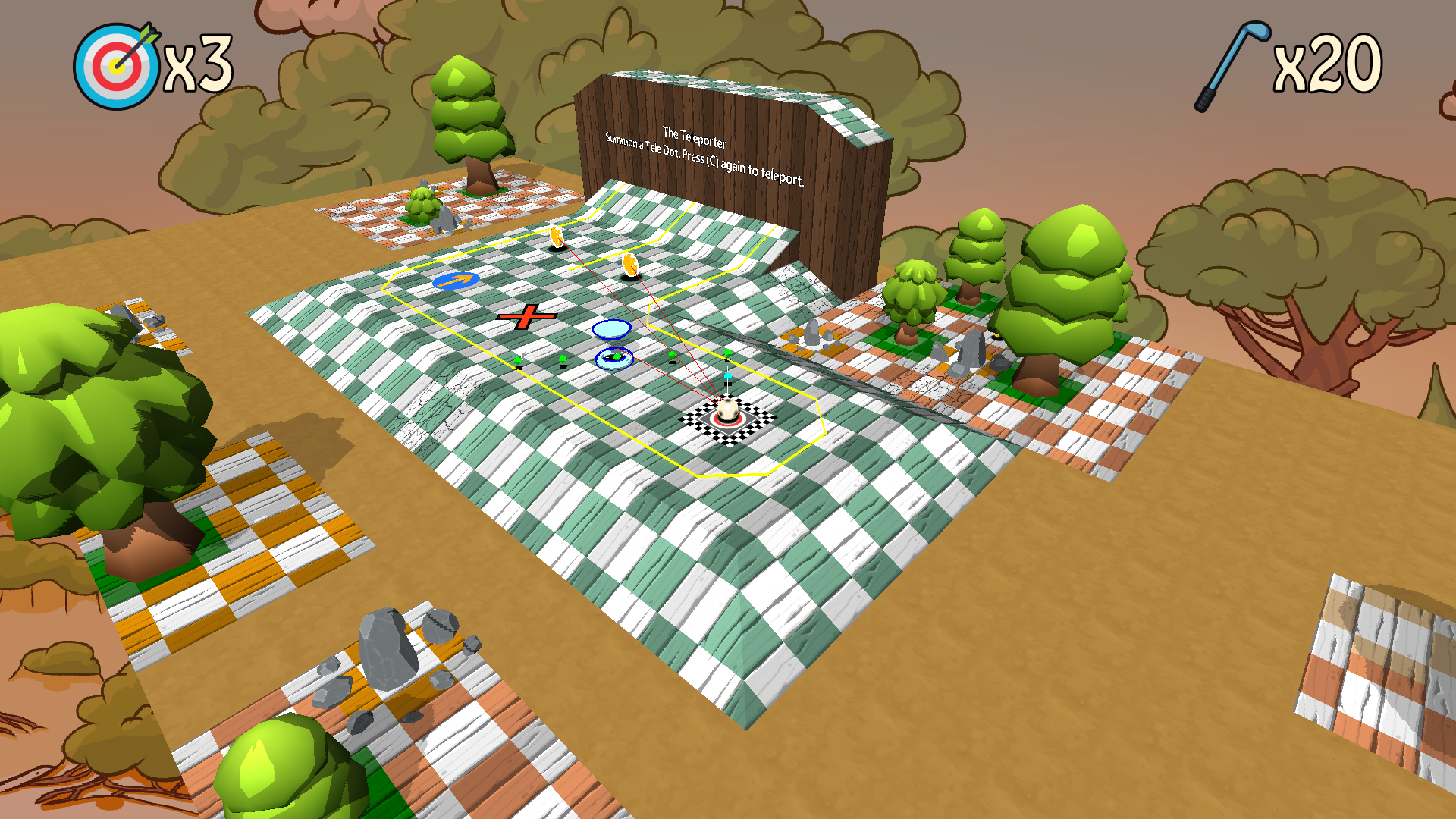Click the teleport instruction text on the wooden sign

(703, 162)
